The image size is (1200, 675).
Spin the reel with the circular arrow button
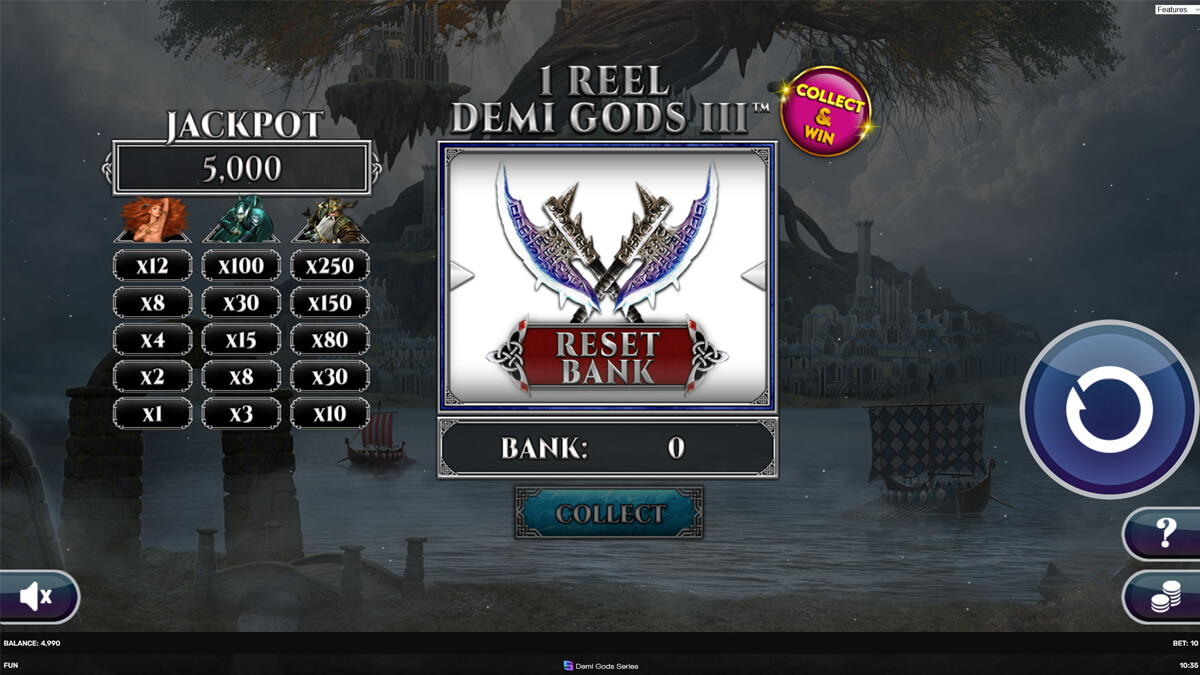click(1109, 409)
